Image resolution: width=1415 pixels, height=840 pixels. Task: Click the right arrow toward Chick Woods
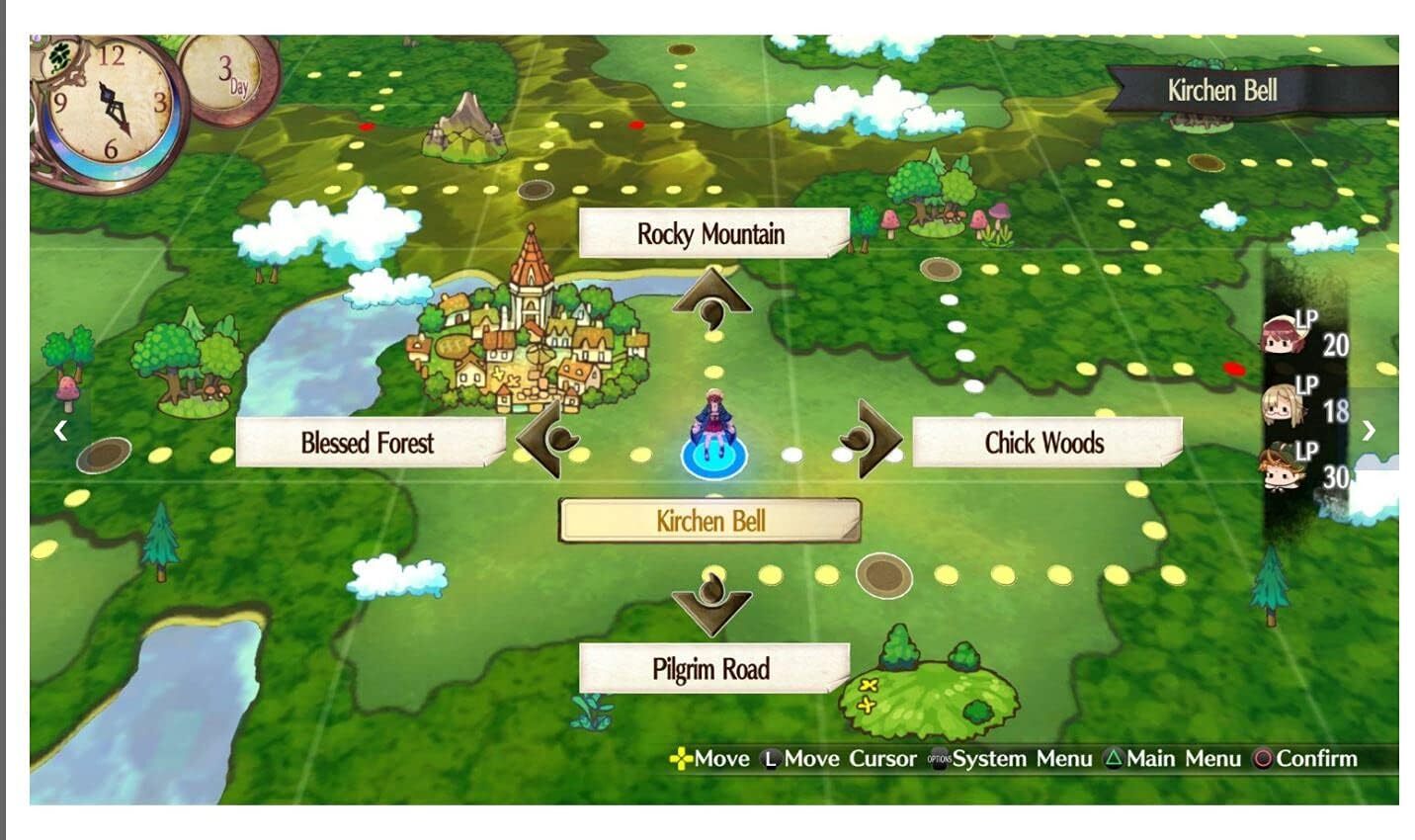(874, 439)
